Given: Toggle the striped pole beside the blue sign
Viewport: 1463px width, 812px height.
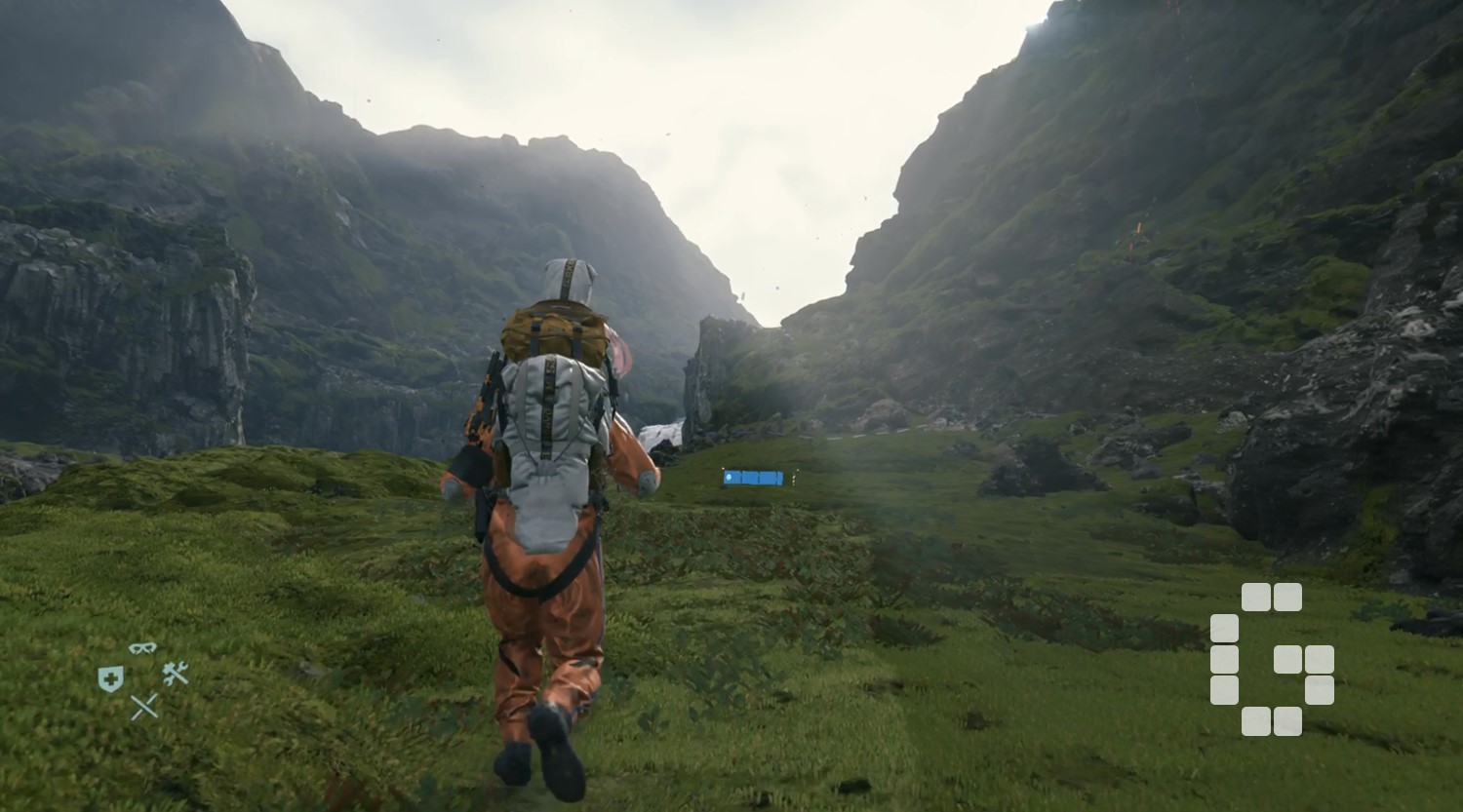Looking at the screenshot, I should 793,479.
